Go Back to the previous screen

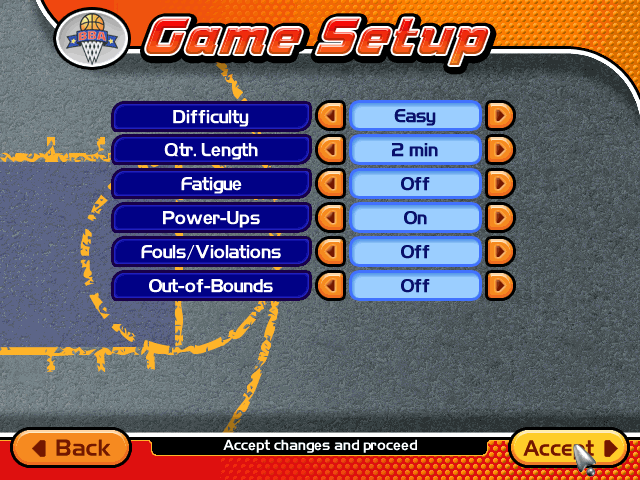(x=71, y=448)
